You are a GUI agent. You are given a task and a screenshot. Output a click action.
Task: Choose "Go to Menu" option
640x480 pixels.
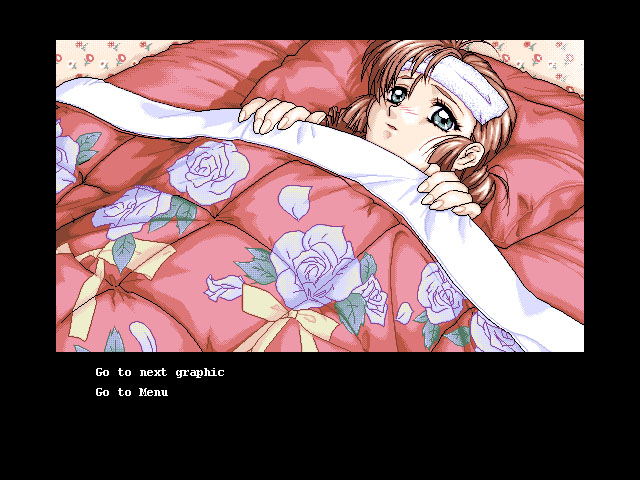(x=132, y=392)
